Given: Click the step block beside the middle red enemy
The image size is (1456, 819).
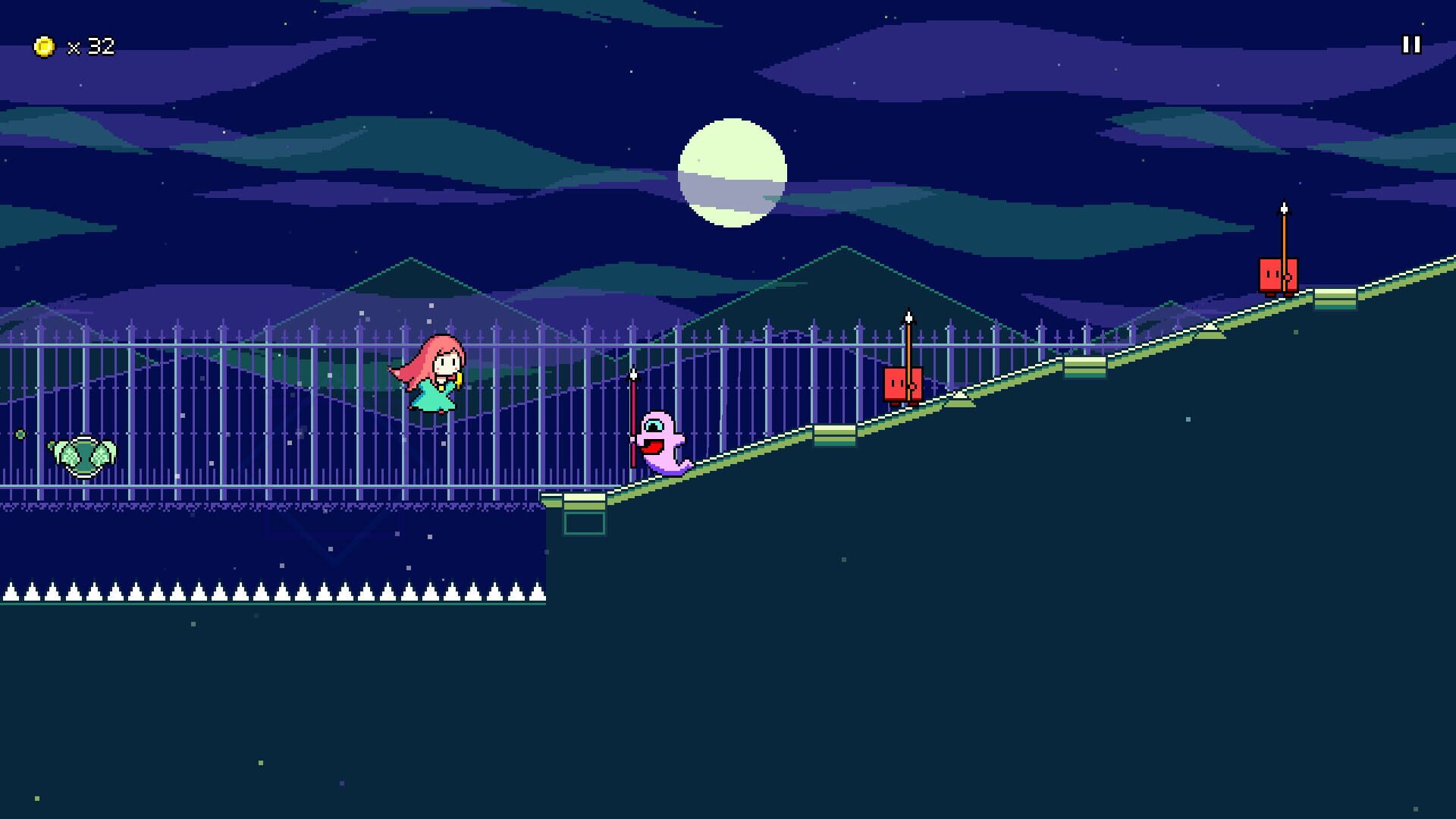Looking at the screenshot, I should pos(836,434).
